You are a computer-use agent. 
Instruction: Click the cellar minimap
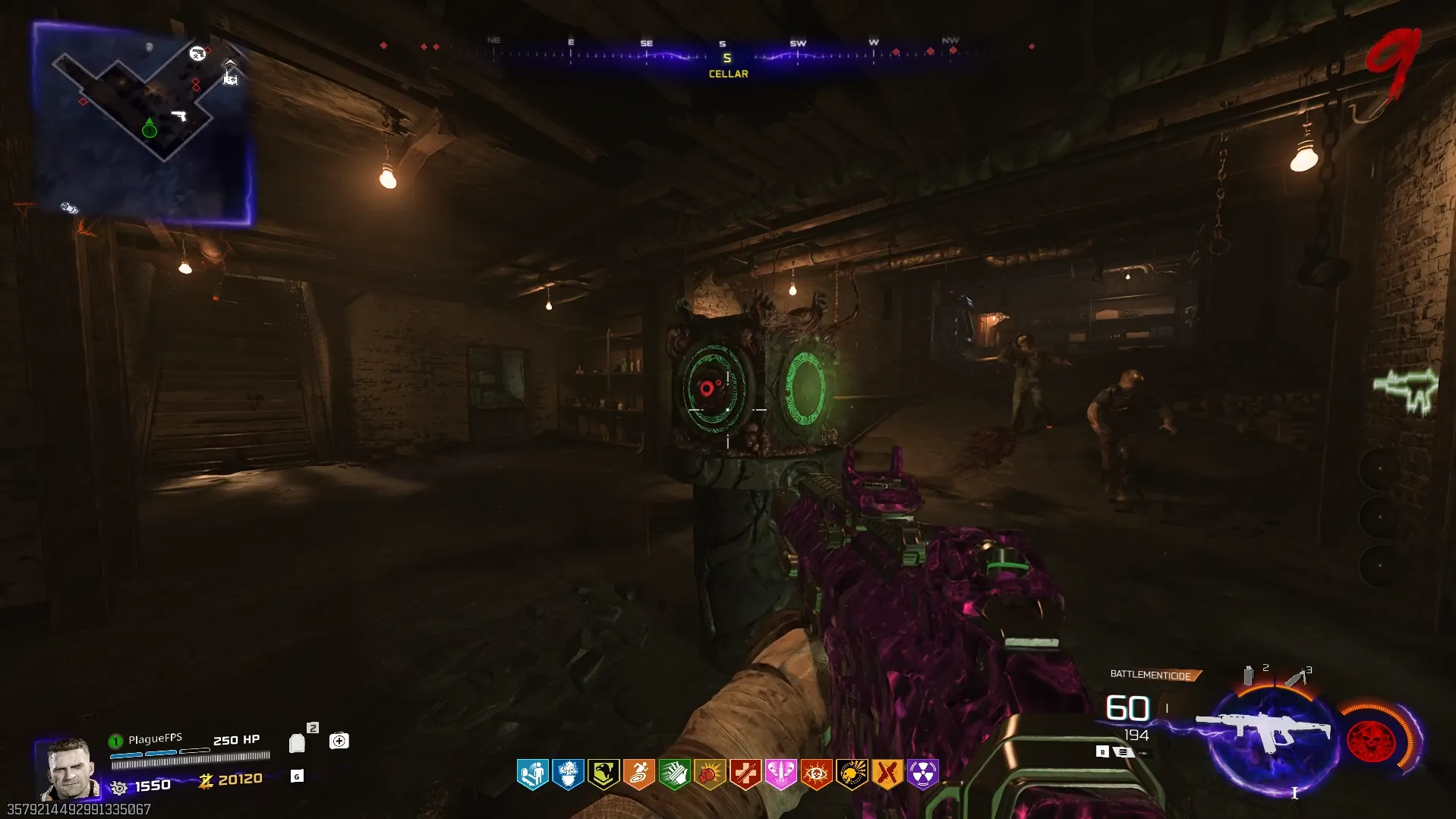point(142,121)
